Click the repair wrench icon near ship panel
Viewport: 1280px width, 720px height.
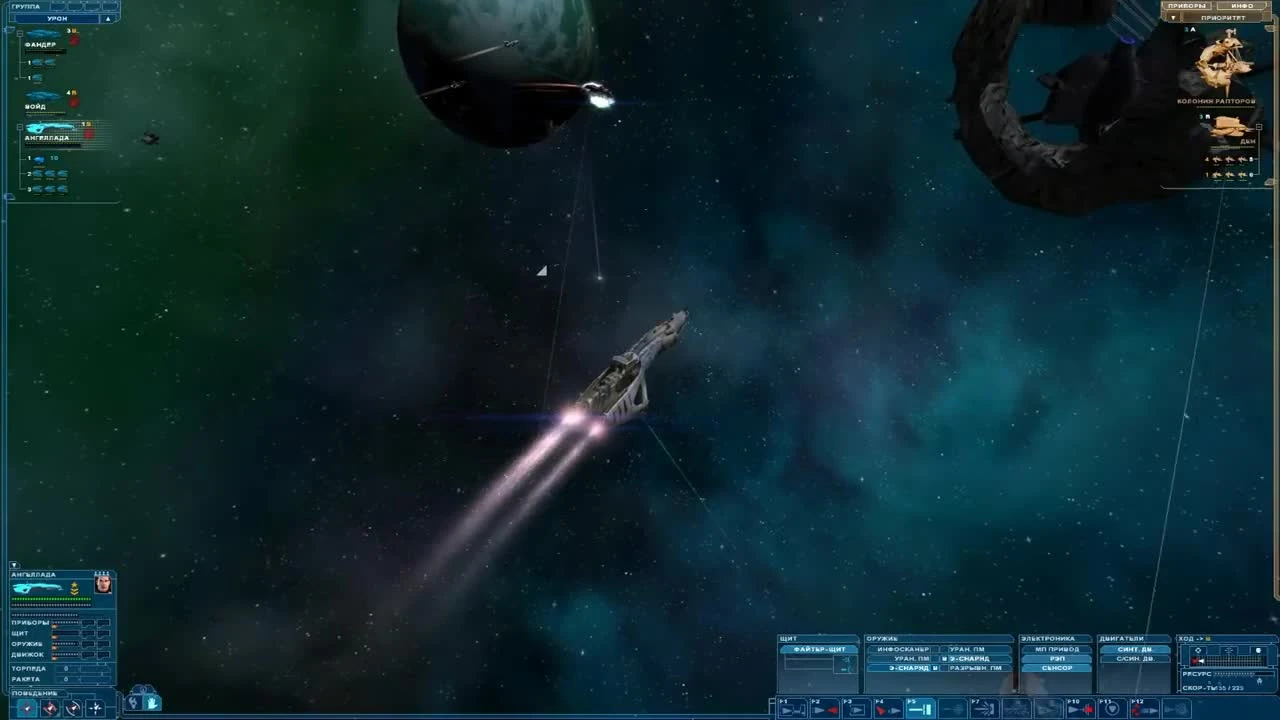coord(134,703)
